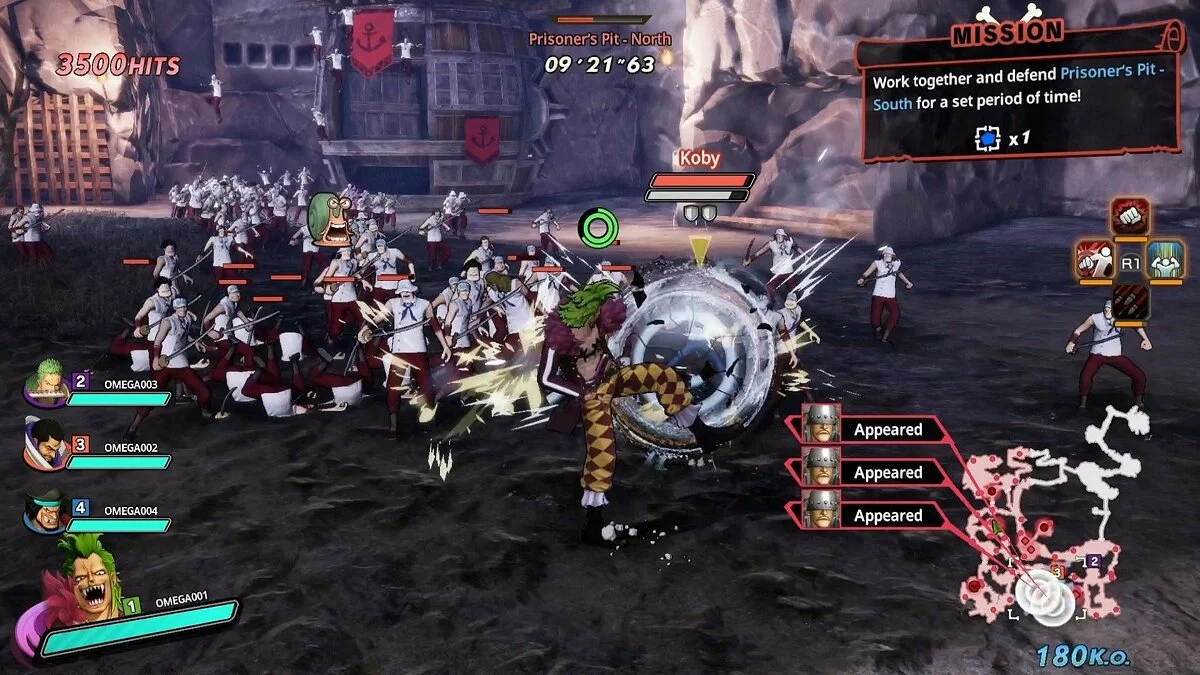Choose the OMEGA002 player portrait
The height and width of the screenshot is (675, 1200).
(47, 447)
